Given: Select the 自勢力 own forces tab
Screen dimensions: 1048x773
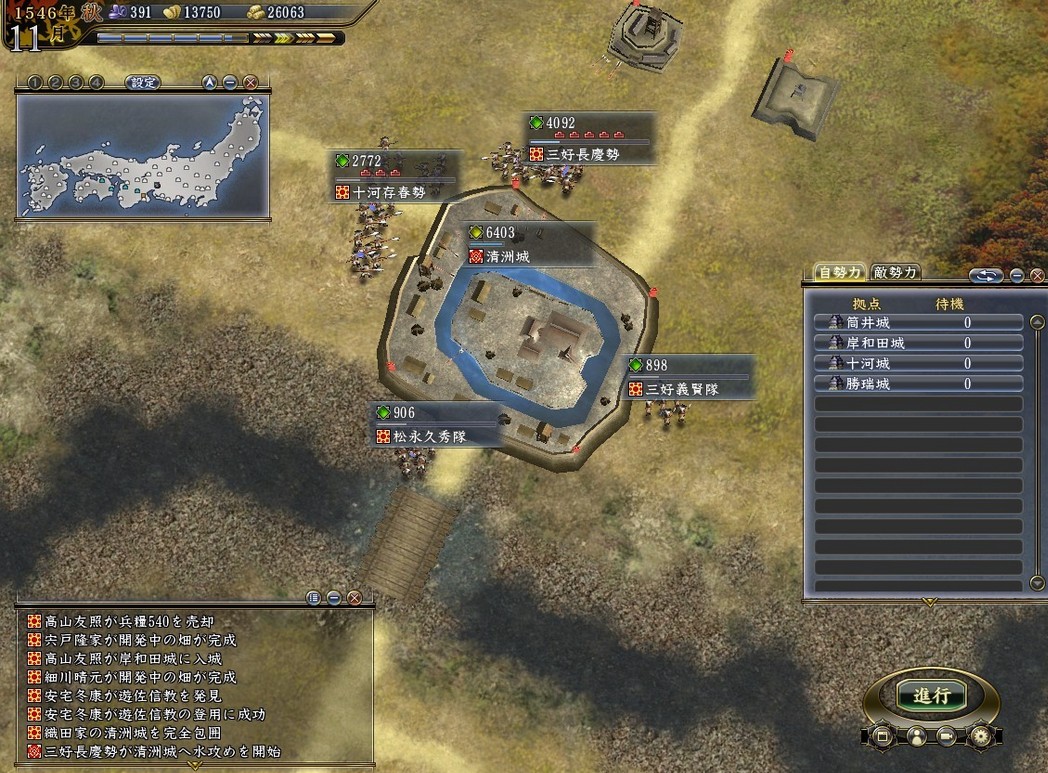Looking at the screenshot, I should pos(838,272).
